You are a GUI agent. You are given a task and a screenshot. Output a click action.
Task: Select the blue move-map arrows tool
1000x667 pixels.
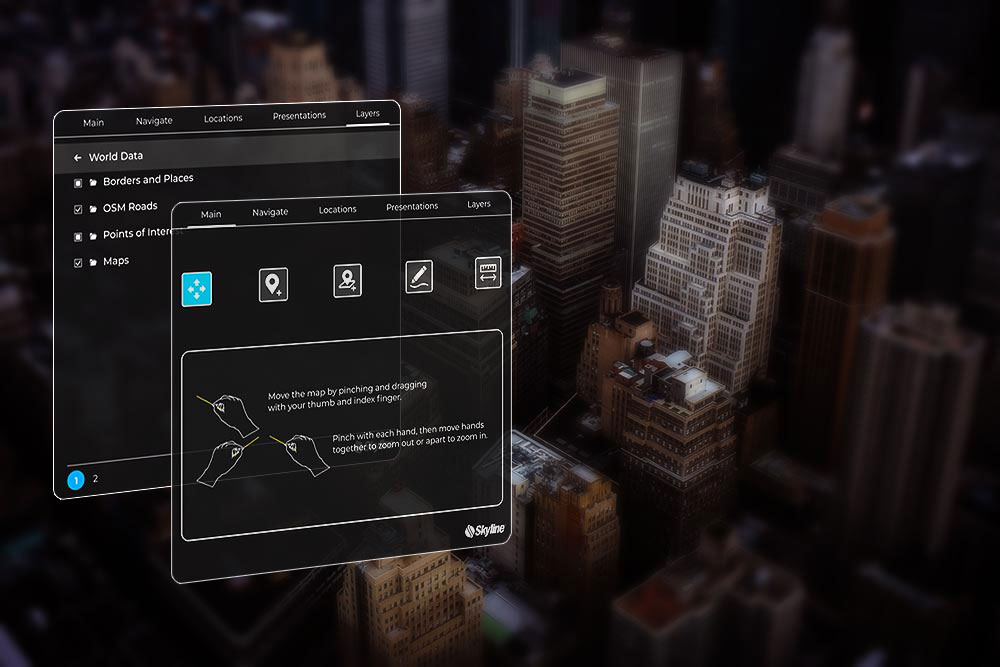tap(196, 289)
